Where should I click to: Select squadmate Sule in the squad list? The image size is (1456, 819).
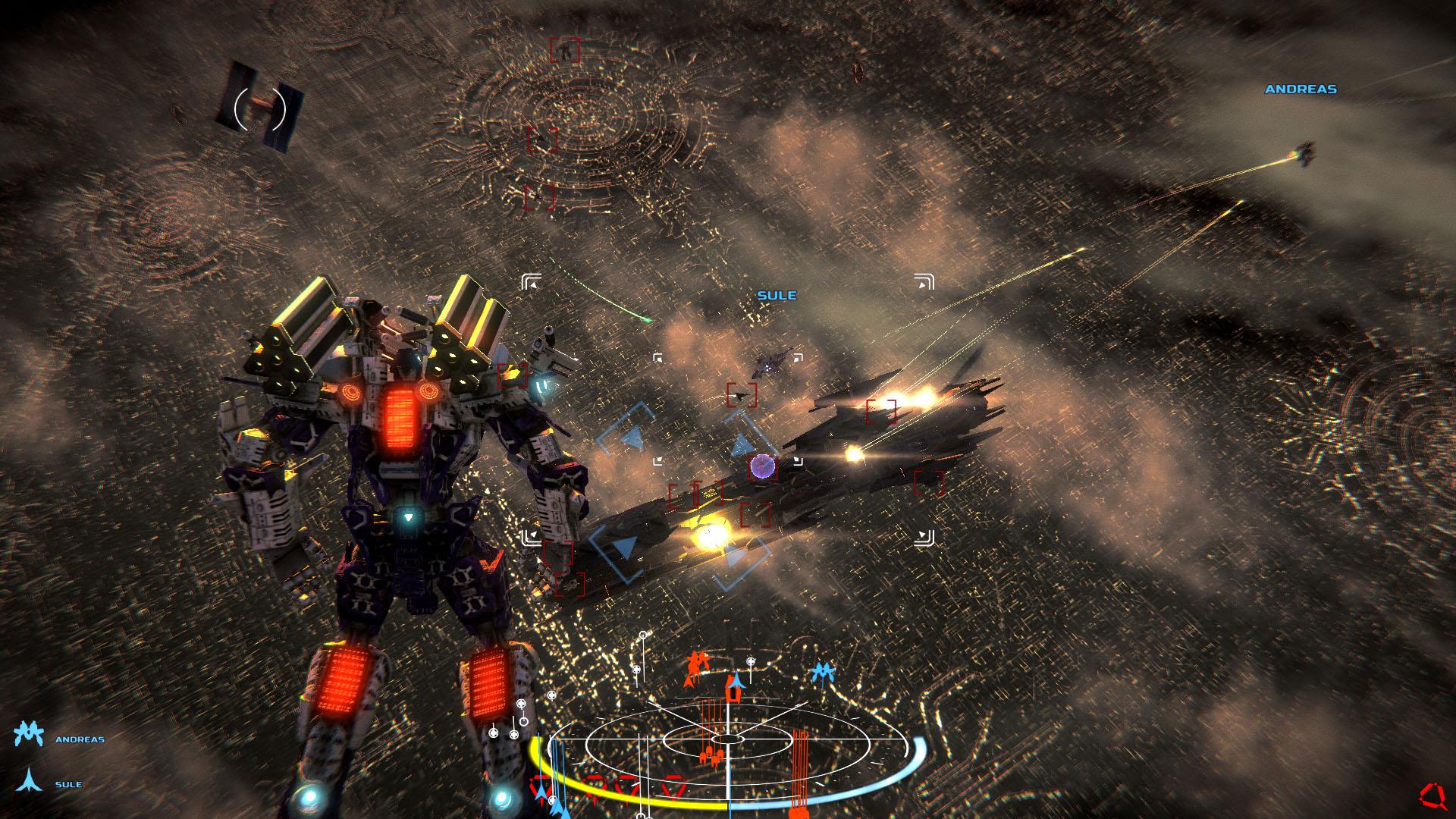[x=67, y=784]
